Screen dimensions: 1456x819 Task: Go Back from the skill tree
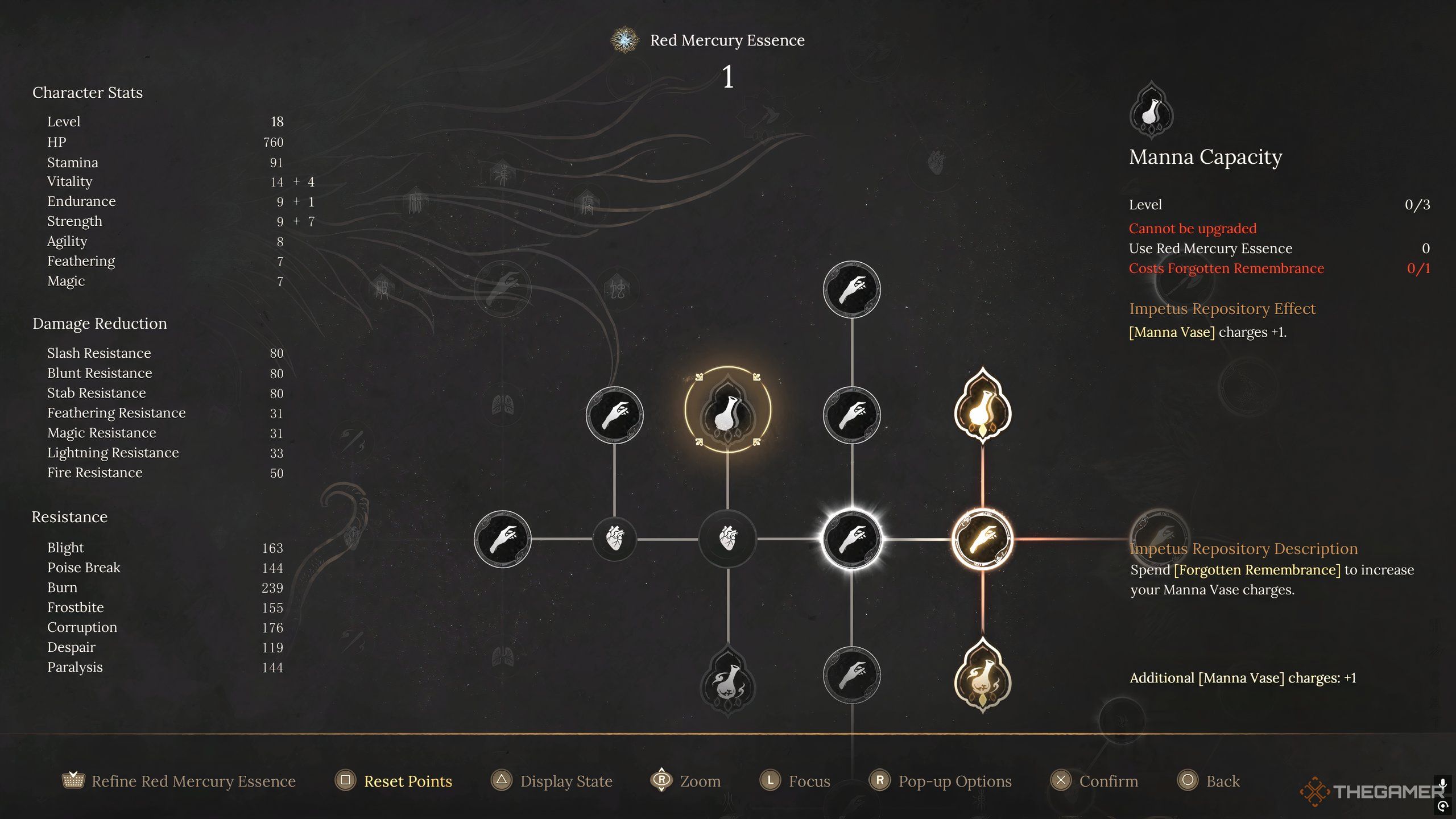tap(1222, 781)
